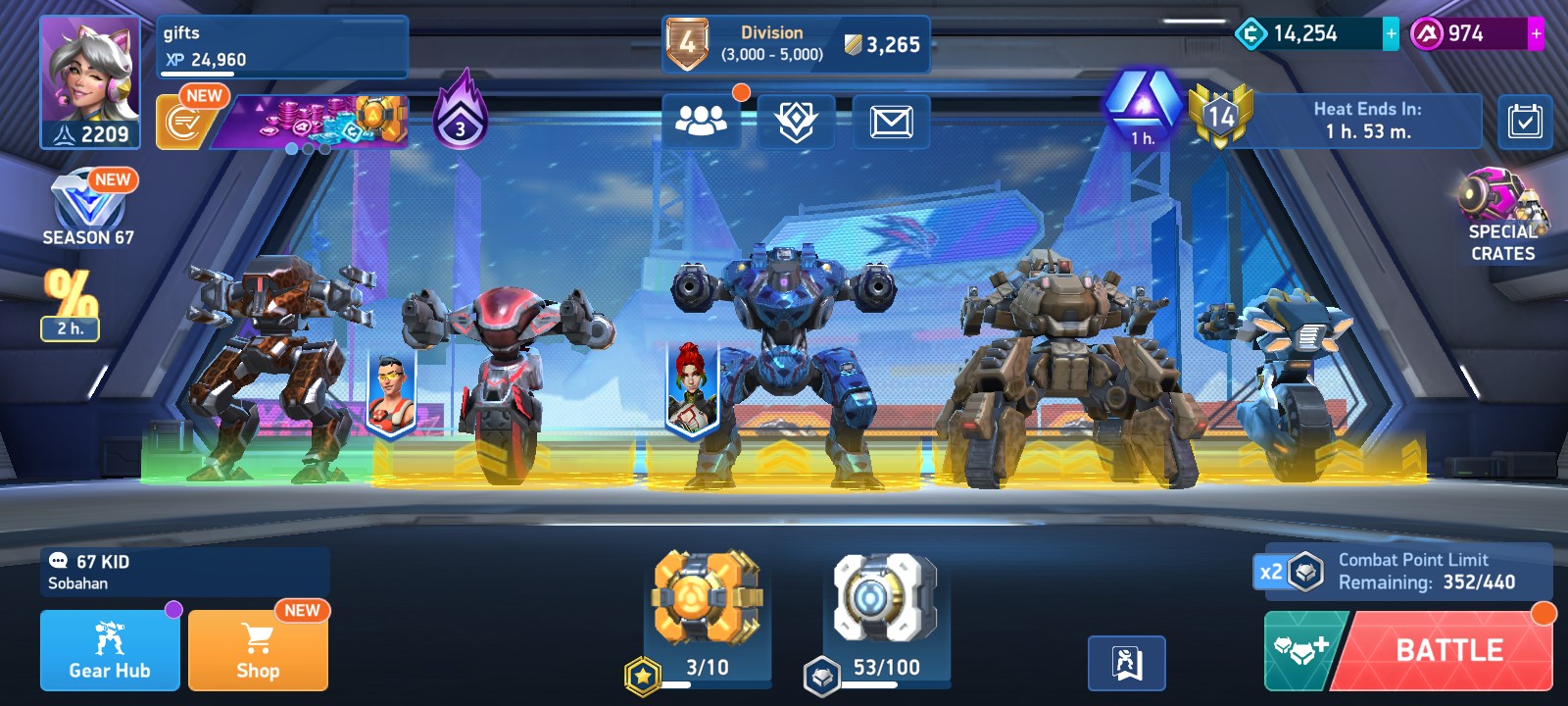Open the friends group icon
The width and height of the screenshot is (1568, 706).
pos(701,122)
